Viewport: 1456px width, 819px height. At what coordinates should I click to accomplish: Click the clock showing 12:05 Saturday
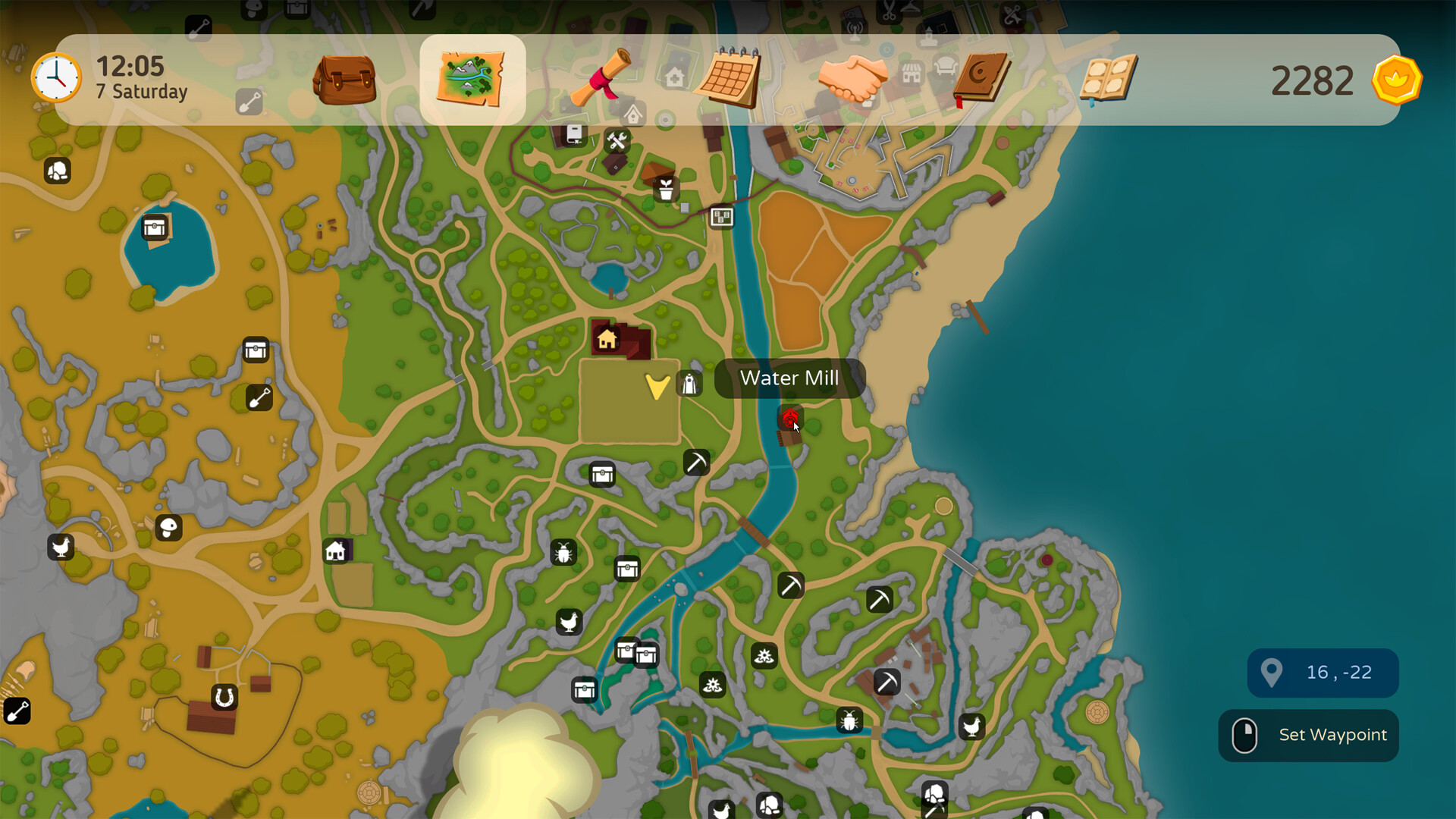click(x=57, y=77)
